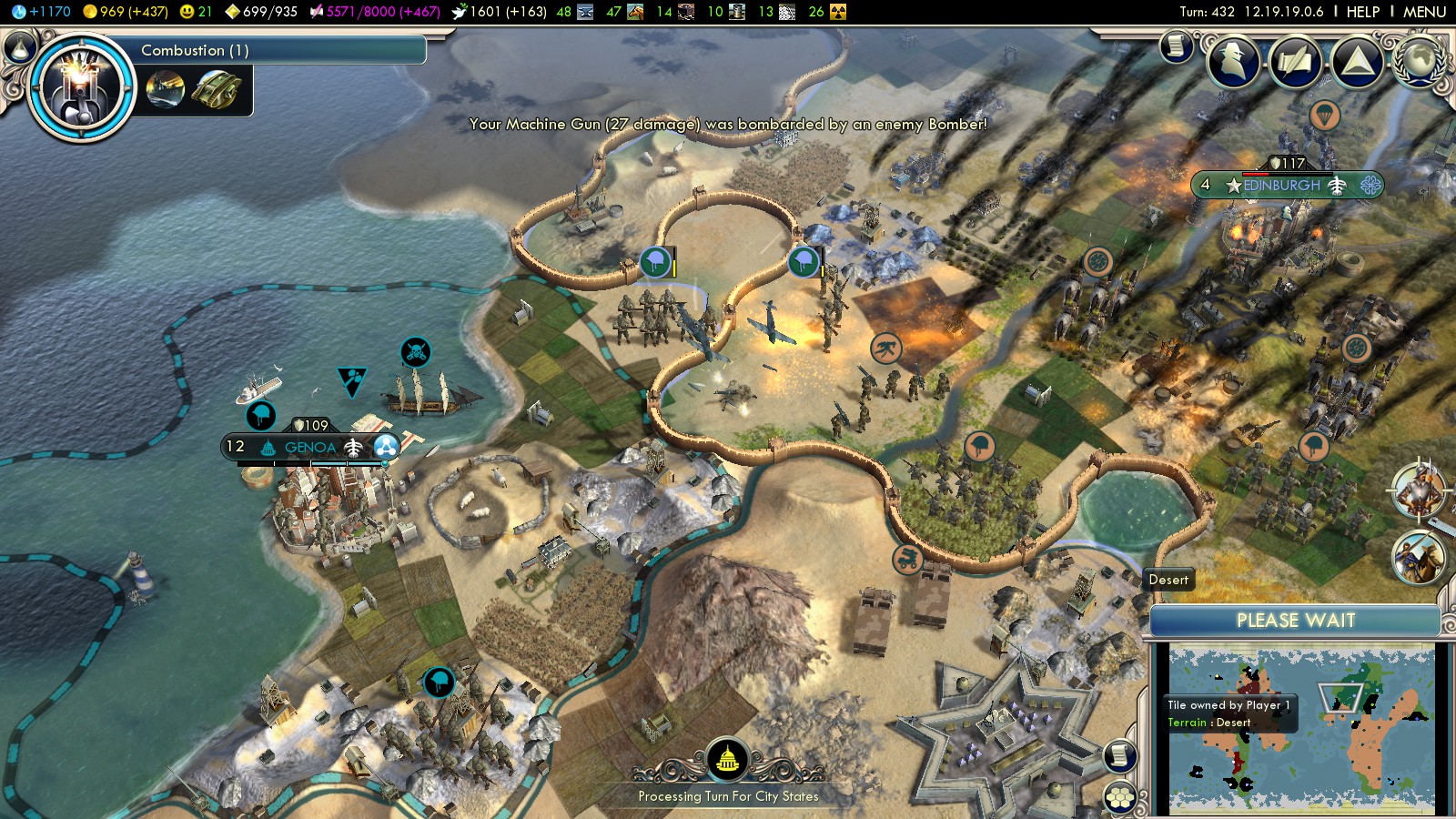The image size is (1456, 819).
Task: Select the destroyer ship unlock icon
Action: [166, 90]
